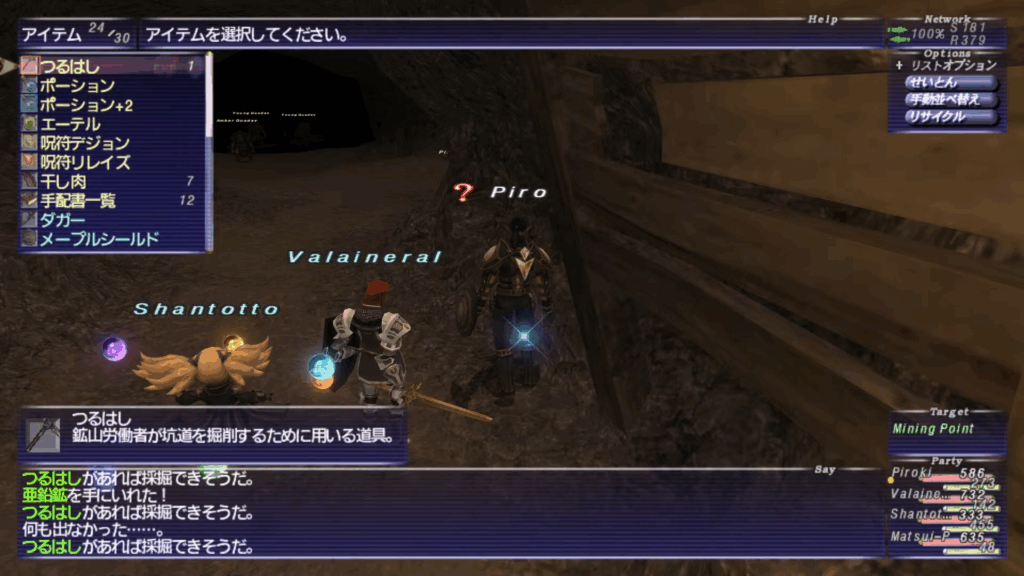The image size is (1024, 576).
Task: Select Piroki in the party list
Action: (946, 473)
